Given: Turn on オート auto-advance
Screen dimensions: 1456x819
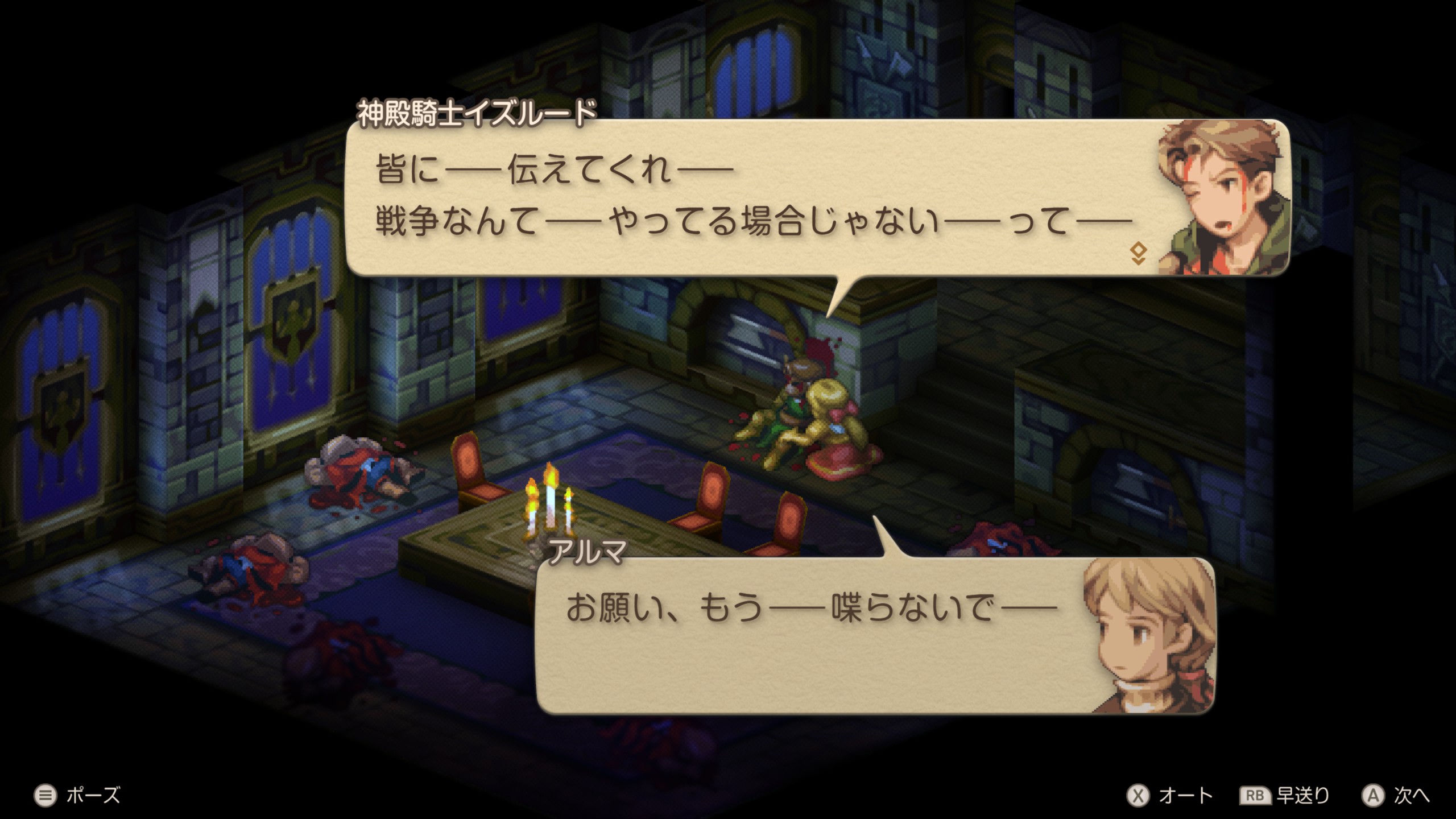Looking at the screenshot, I should click(x=1169, y=795).
